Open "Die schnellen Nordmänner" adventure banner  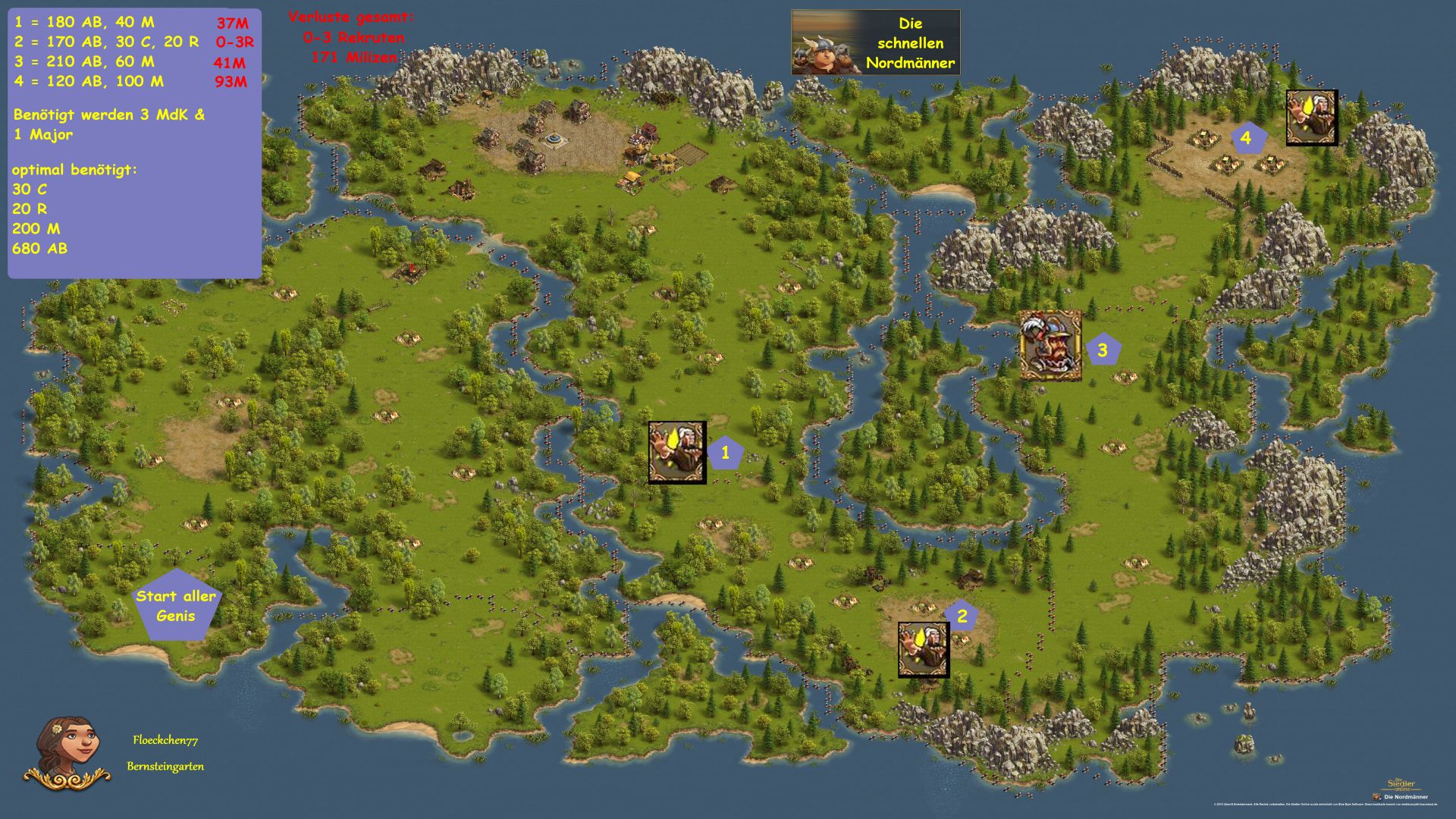(x=876, y=42)
